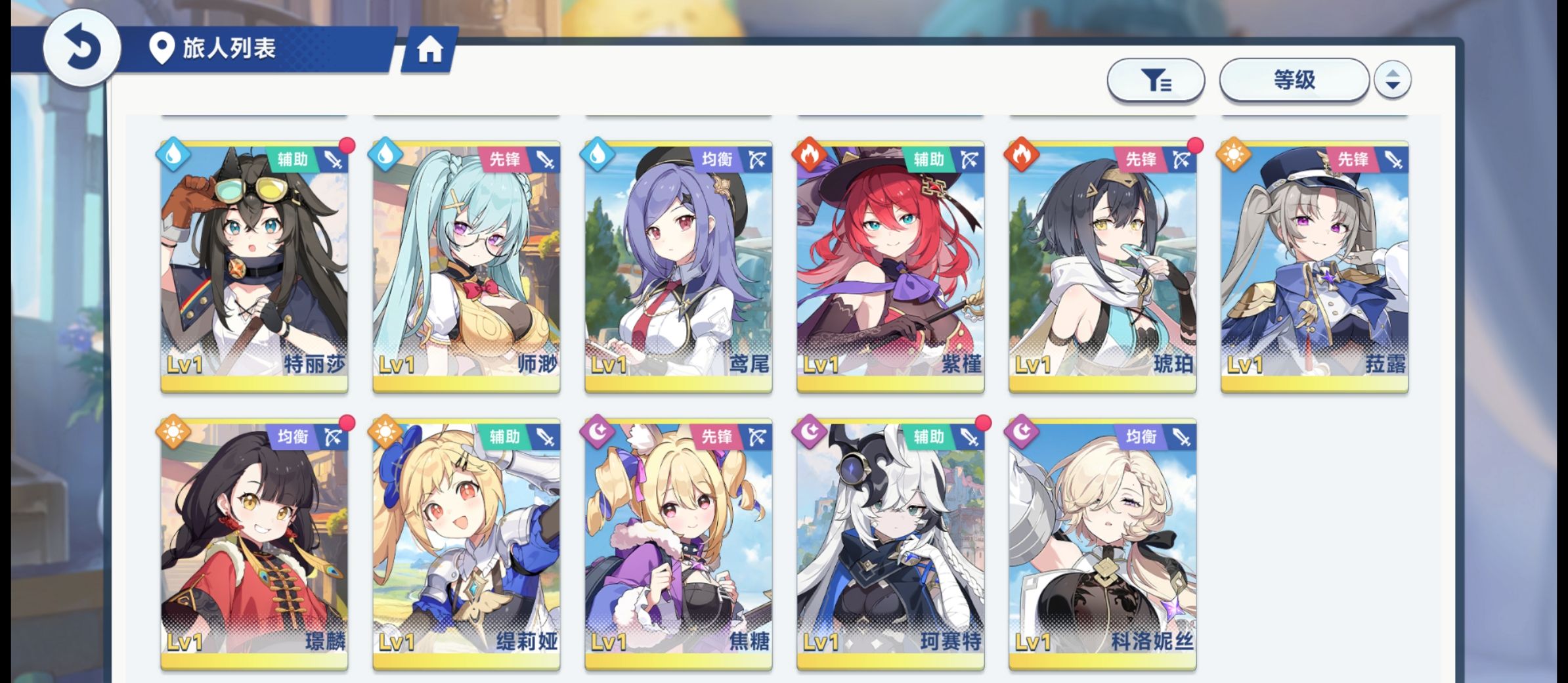Open the home screen via house icon
This screenshot has height=683, width=1568.
click(430, 49)
